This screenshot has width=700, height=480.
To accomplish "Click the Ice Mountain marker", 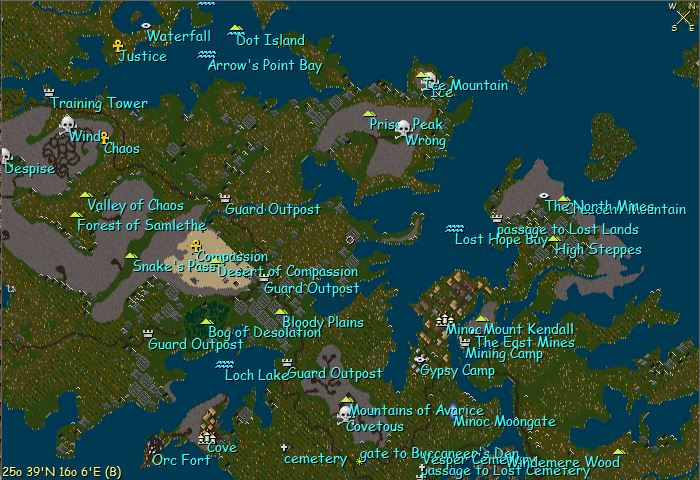I will click(424, 74).
